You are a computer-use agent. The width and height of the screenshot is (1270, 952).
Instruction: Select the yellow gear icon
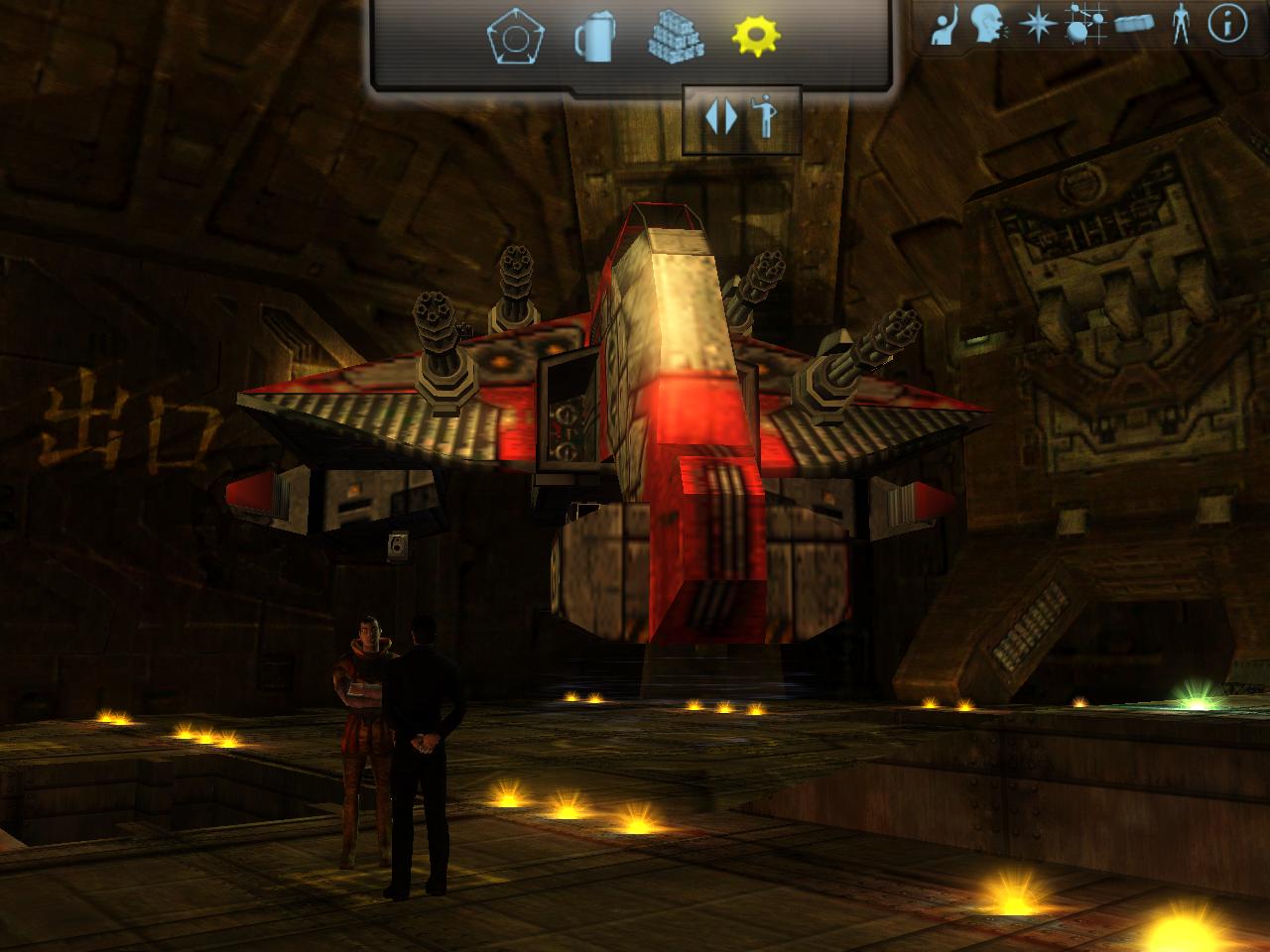[756, 37]
